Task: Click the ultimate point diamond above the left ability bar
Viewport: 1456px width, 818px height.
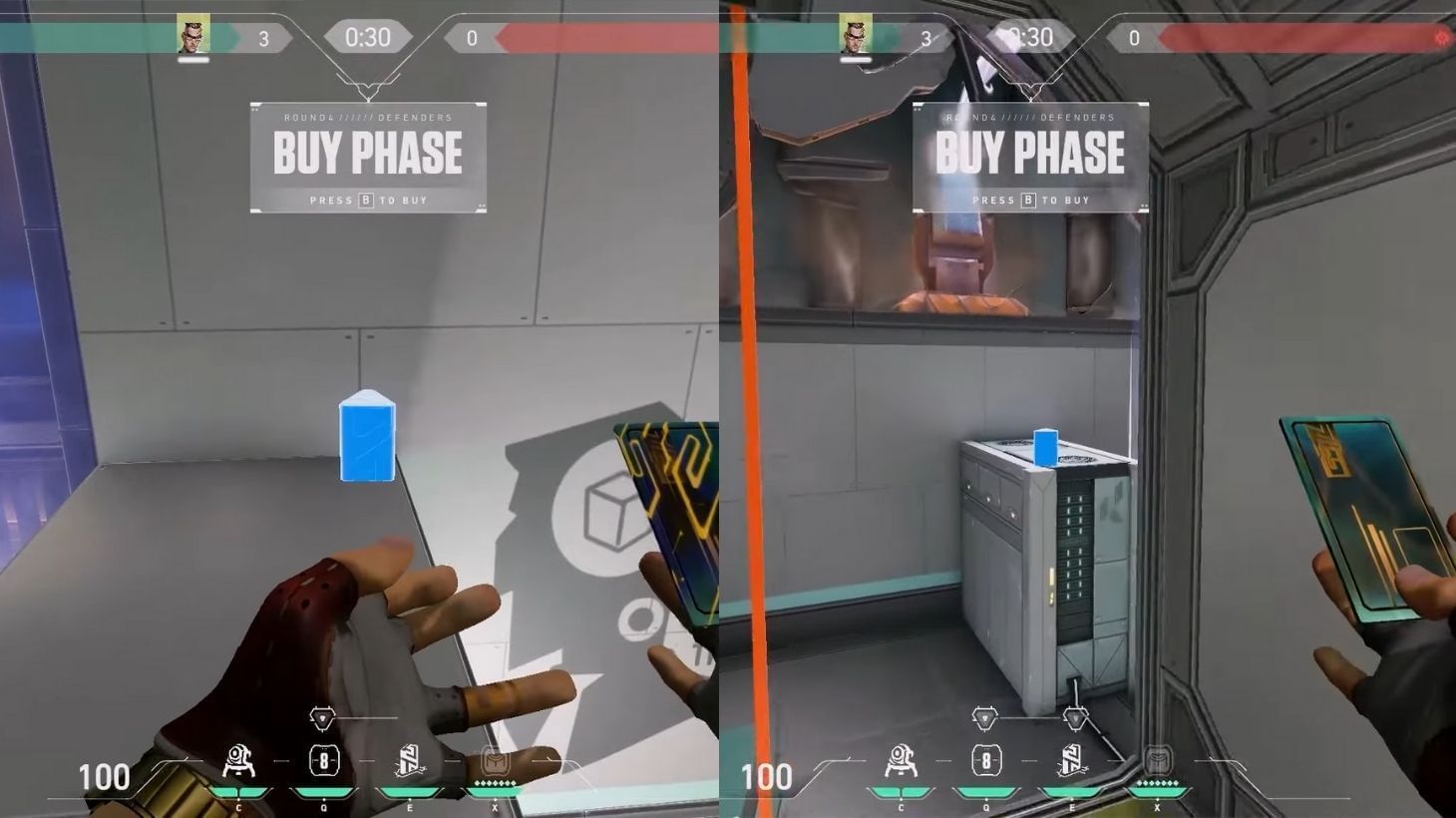Action: point(321,716)
